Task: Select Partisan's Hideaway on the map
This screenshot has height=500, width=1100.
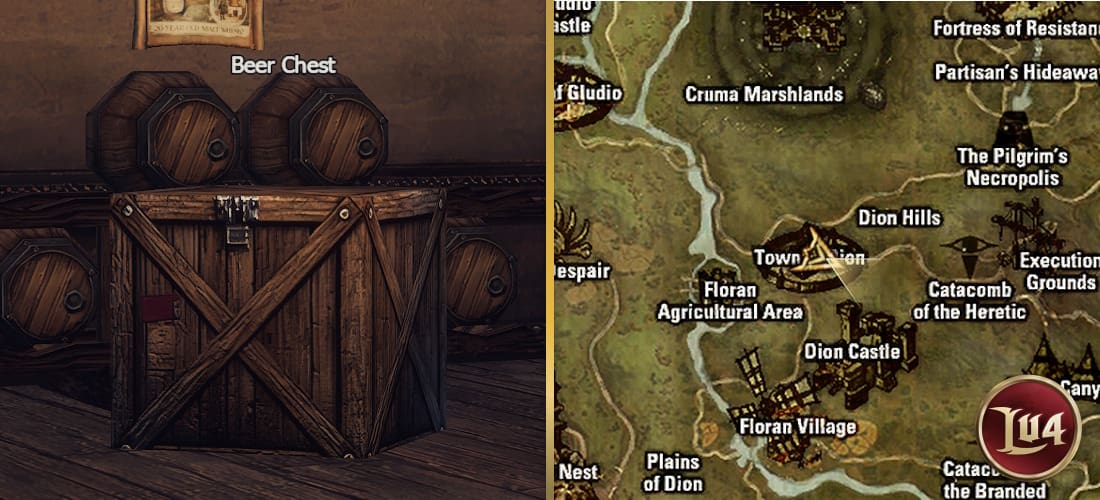Action: click(1016, 72)
